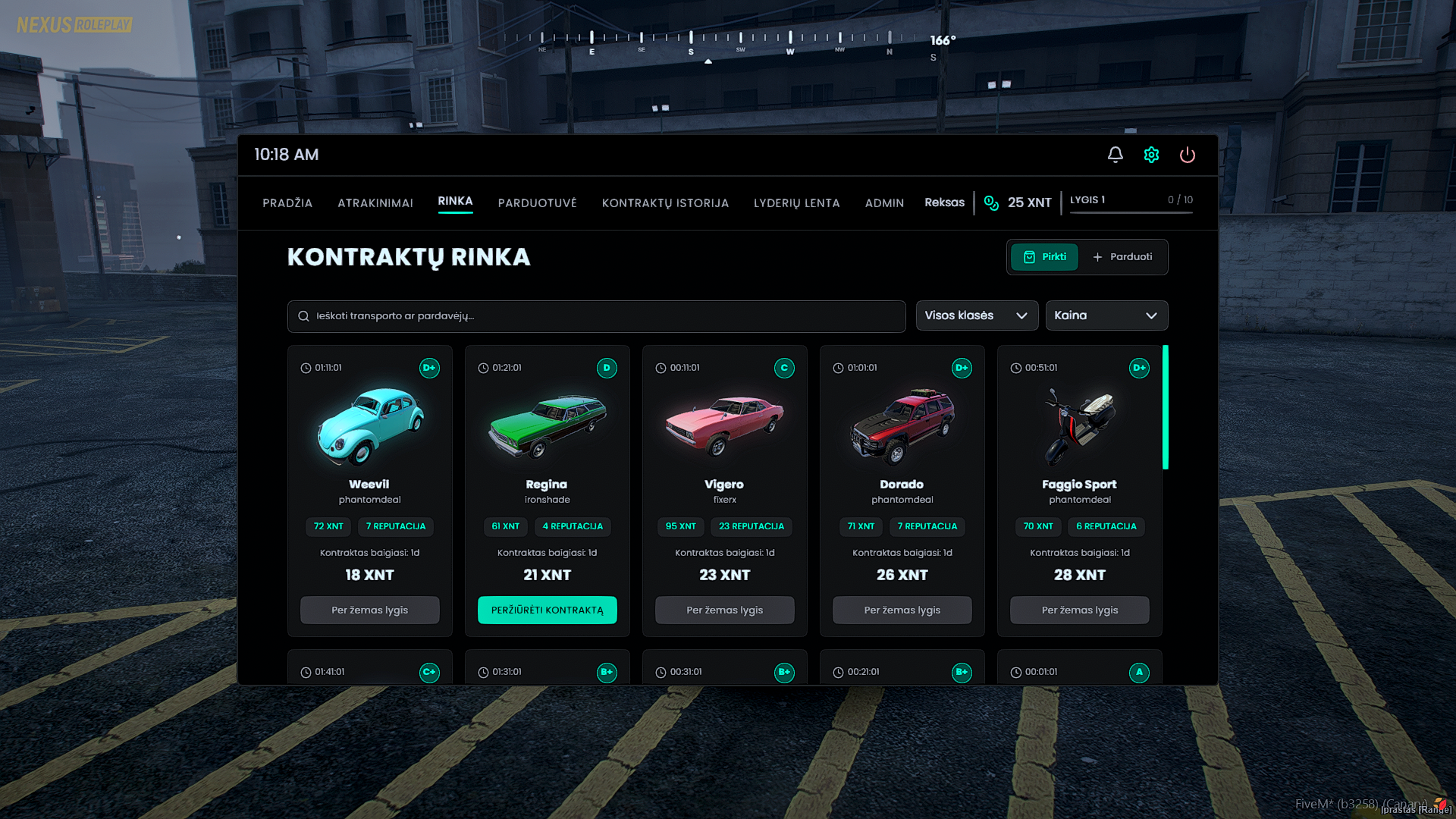Screen dimensions: 1456x819
Task: Pick the Dorado contract vehicle image
Action: 902,425
